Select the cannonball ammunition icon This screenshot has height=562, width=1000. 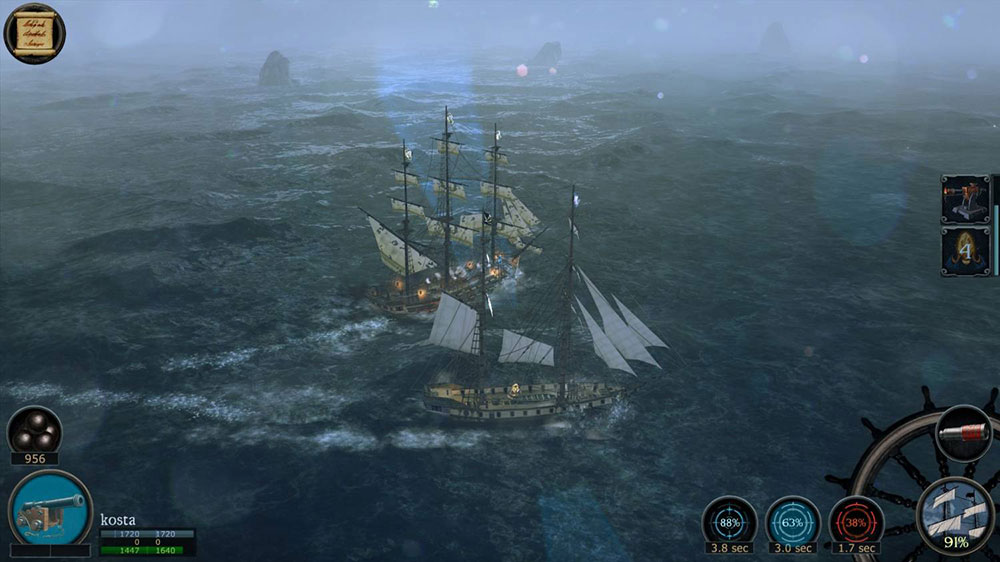click(34, 431)
